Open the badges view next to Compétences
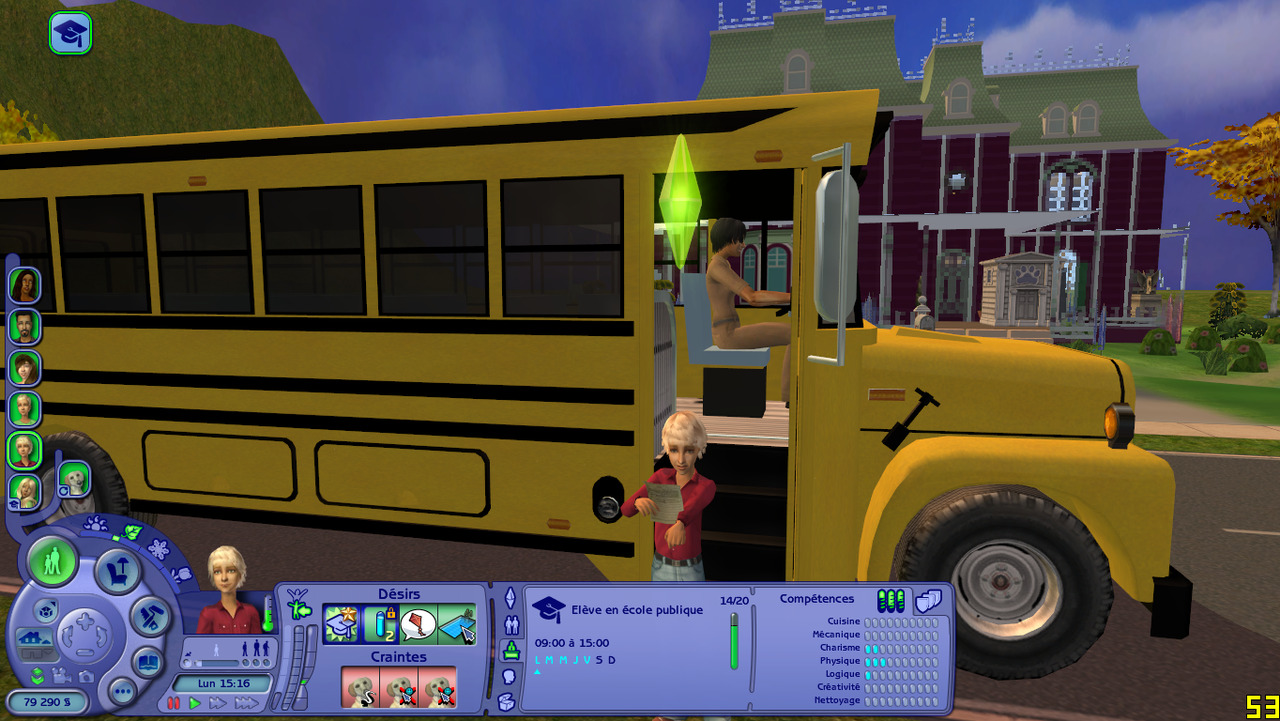The width and height of the screenshot is (1280, 721). [x=929, y=600]
